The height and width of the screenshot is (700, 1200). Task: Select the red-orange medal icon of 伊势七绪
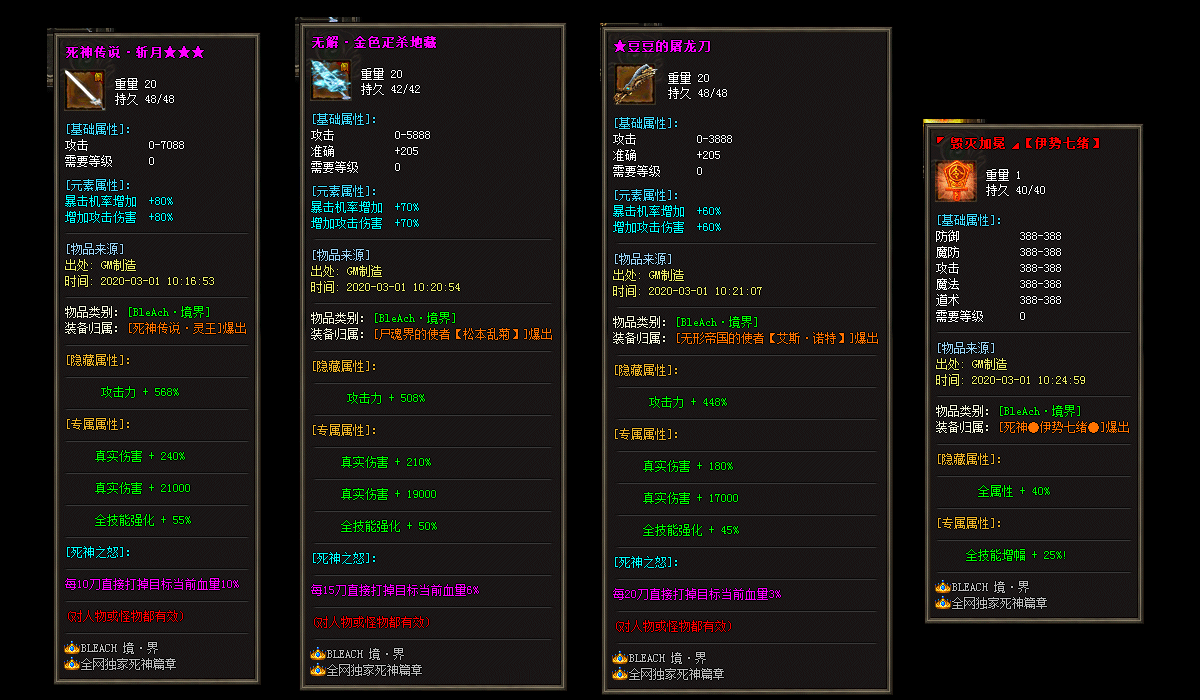[956, 182]
